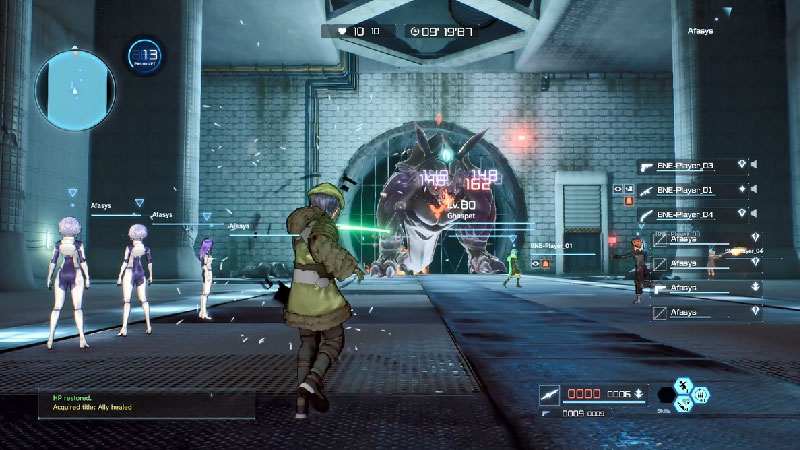Click the circular 13 counter gauge
The height and width of the screenshot is (450, 800).
pos(145,55)
